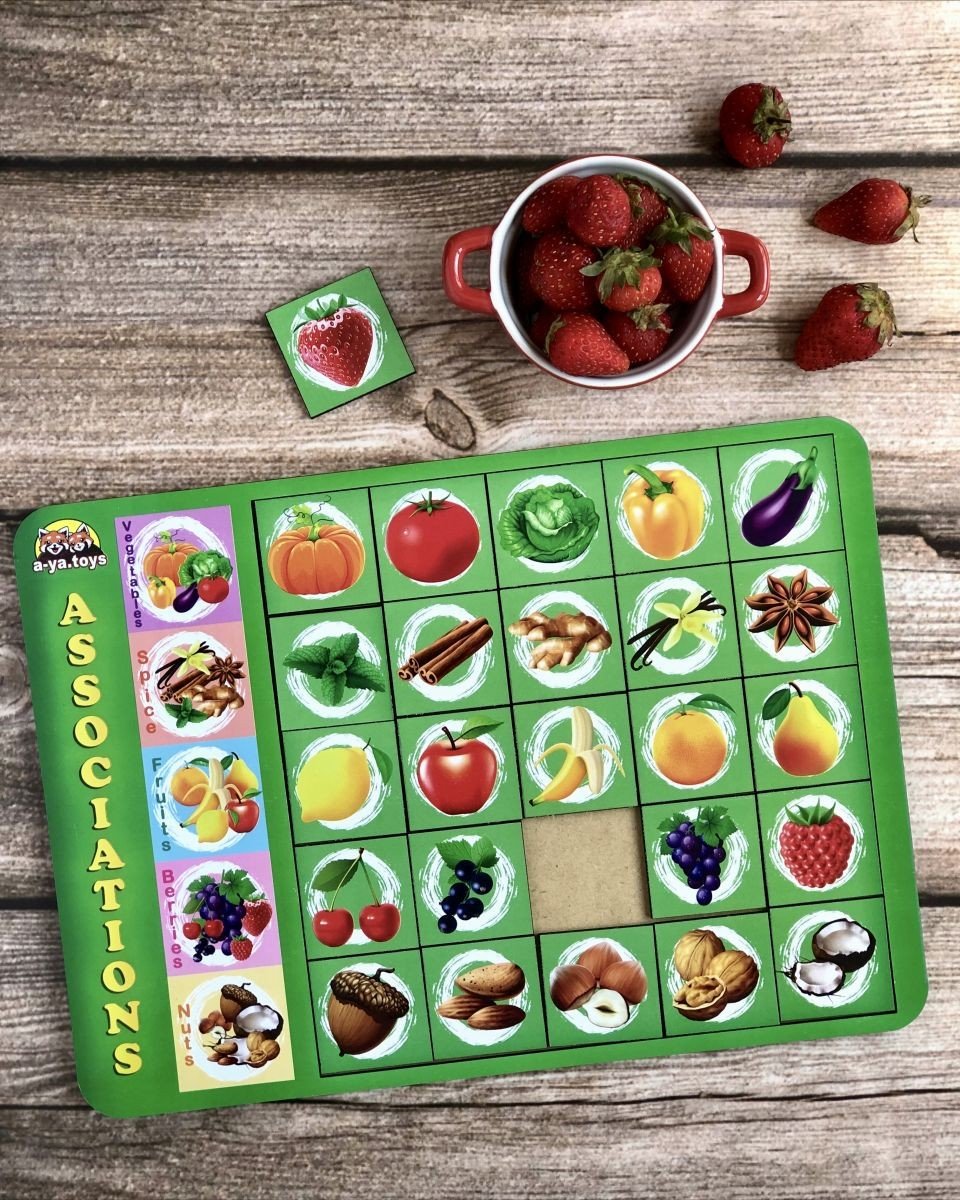Image resolution: width=960 pixels, height=1200 pixels.
Task: Choose the walnuts tile
Action: click(714, 973)
